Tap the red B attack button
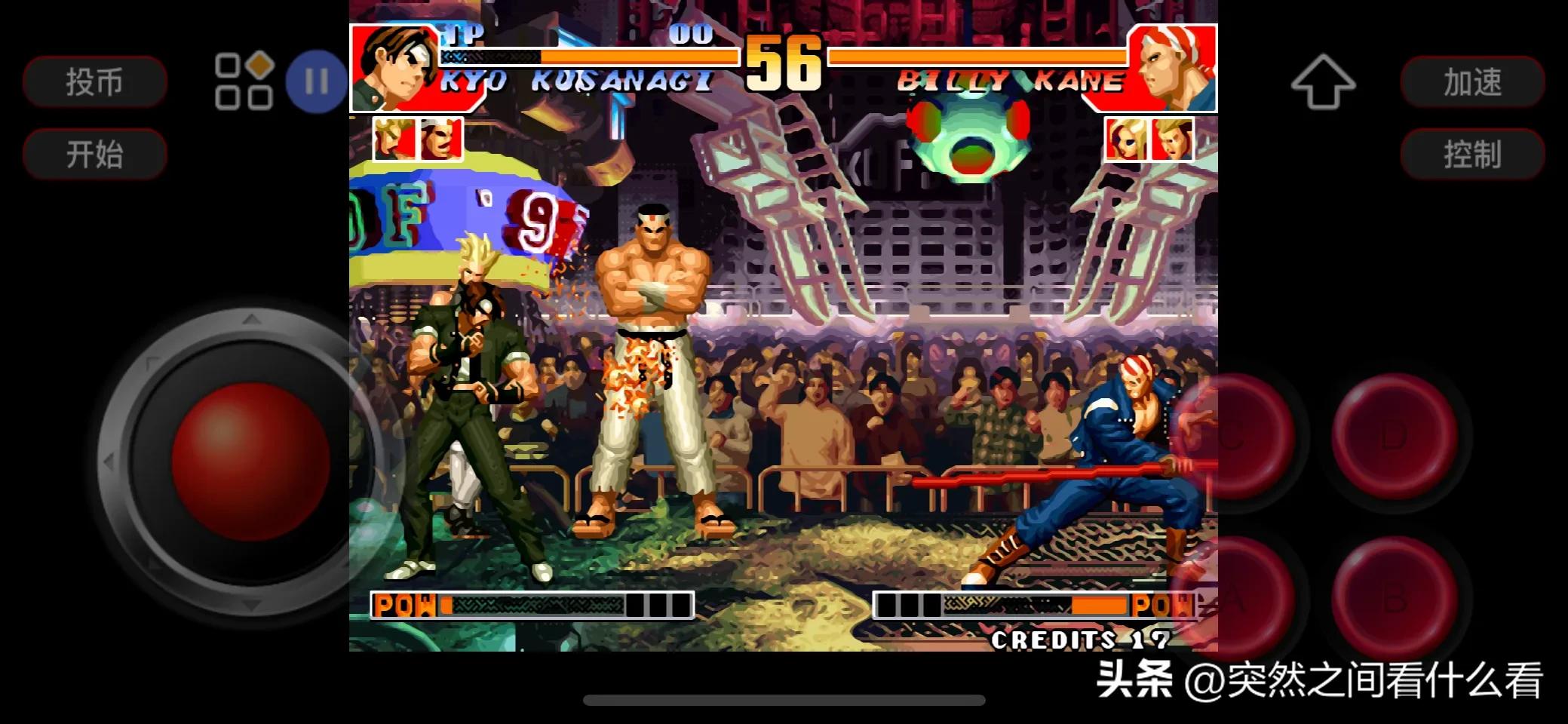This screenshot has width=1568, height=724. tap(1394, 598)
